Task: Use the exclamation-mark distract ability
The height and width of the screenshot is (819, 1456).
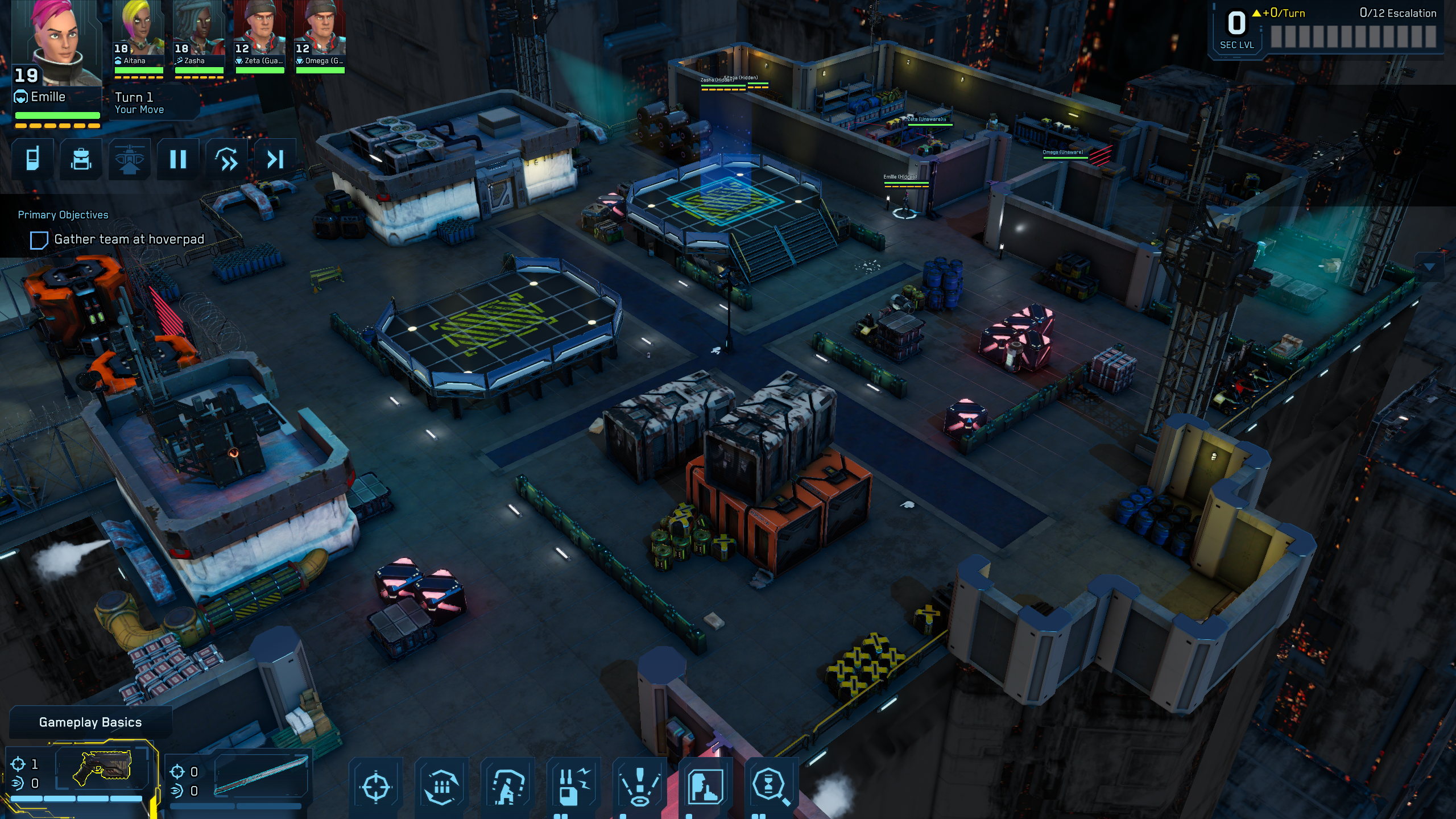Action: pos(640,787)
